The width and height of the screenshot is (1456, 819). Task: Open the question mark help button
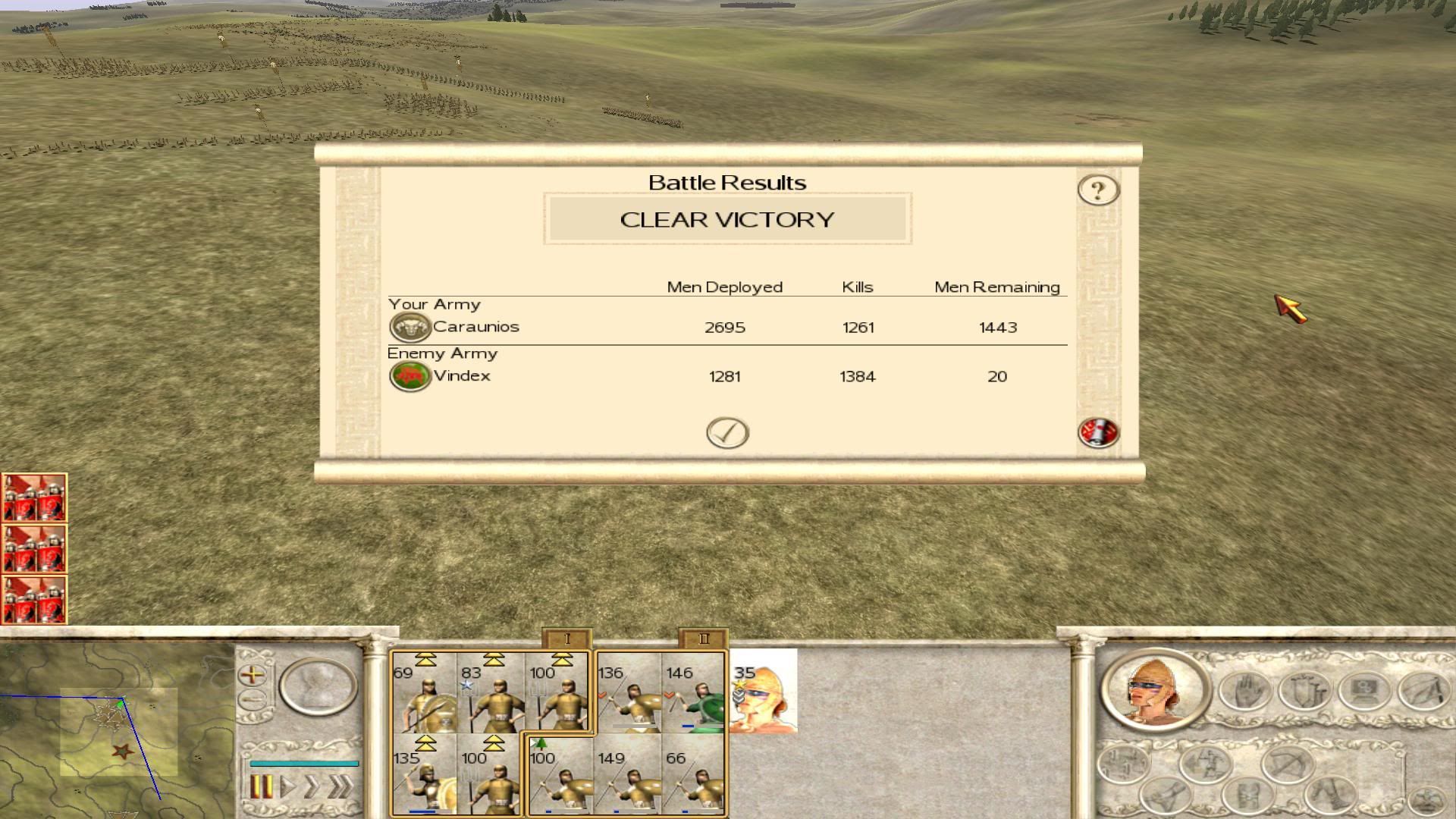tap(1098, 190)
